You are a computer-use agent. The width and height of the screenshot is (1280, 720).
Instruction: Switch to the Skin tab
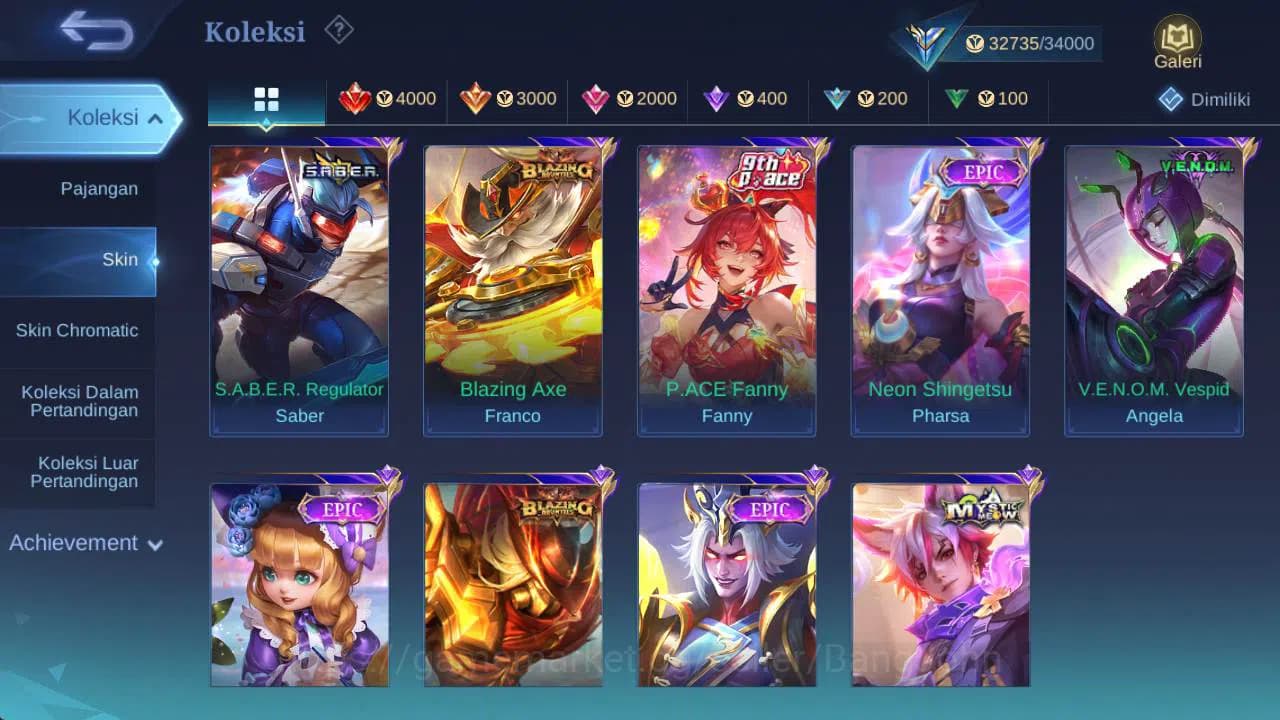point(120,259)
